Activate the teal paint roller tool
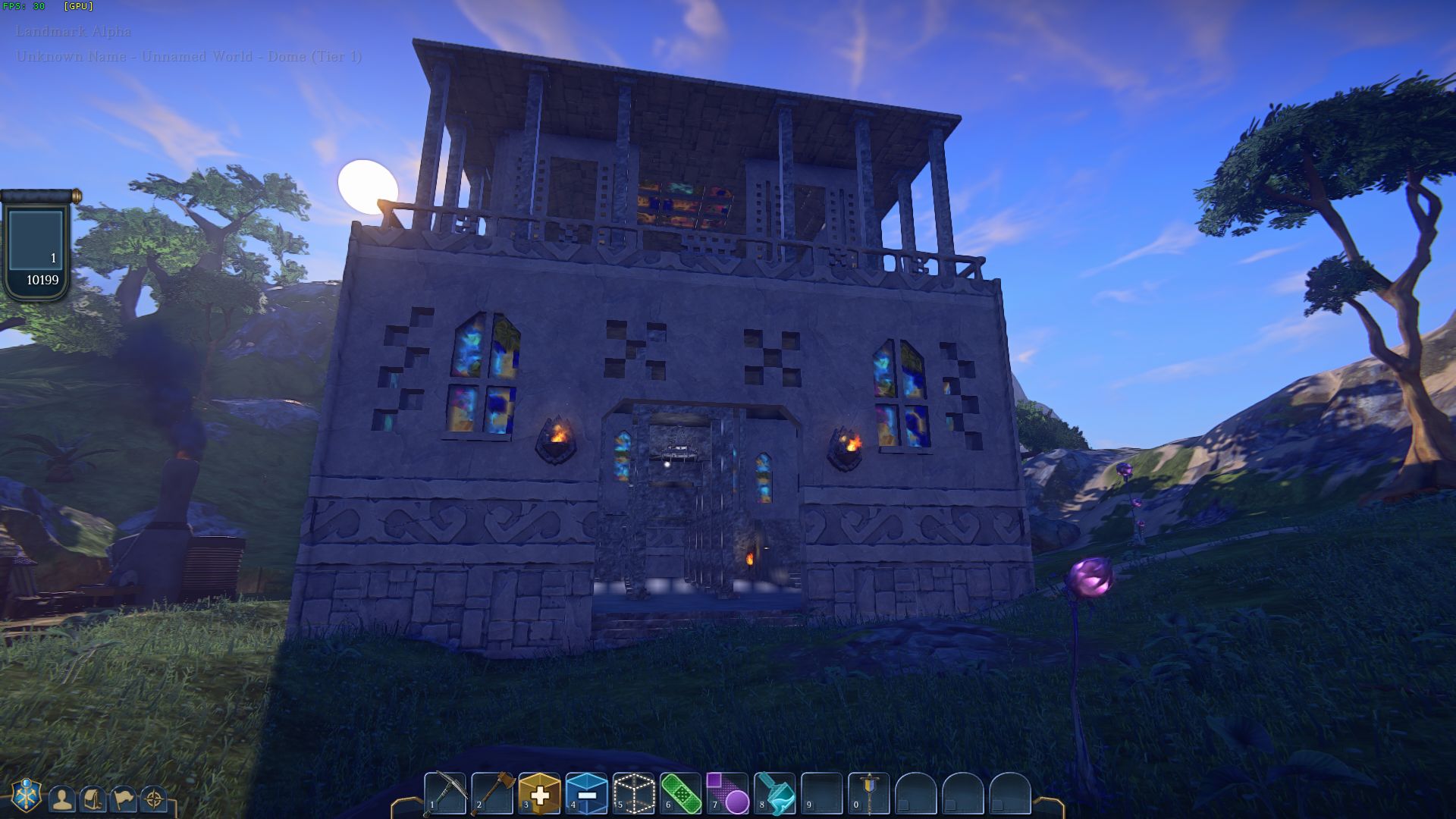 coord(775,793)
